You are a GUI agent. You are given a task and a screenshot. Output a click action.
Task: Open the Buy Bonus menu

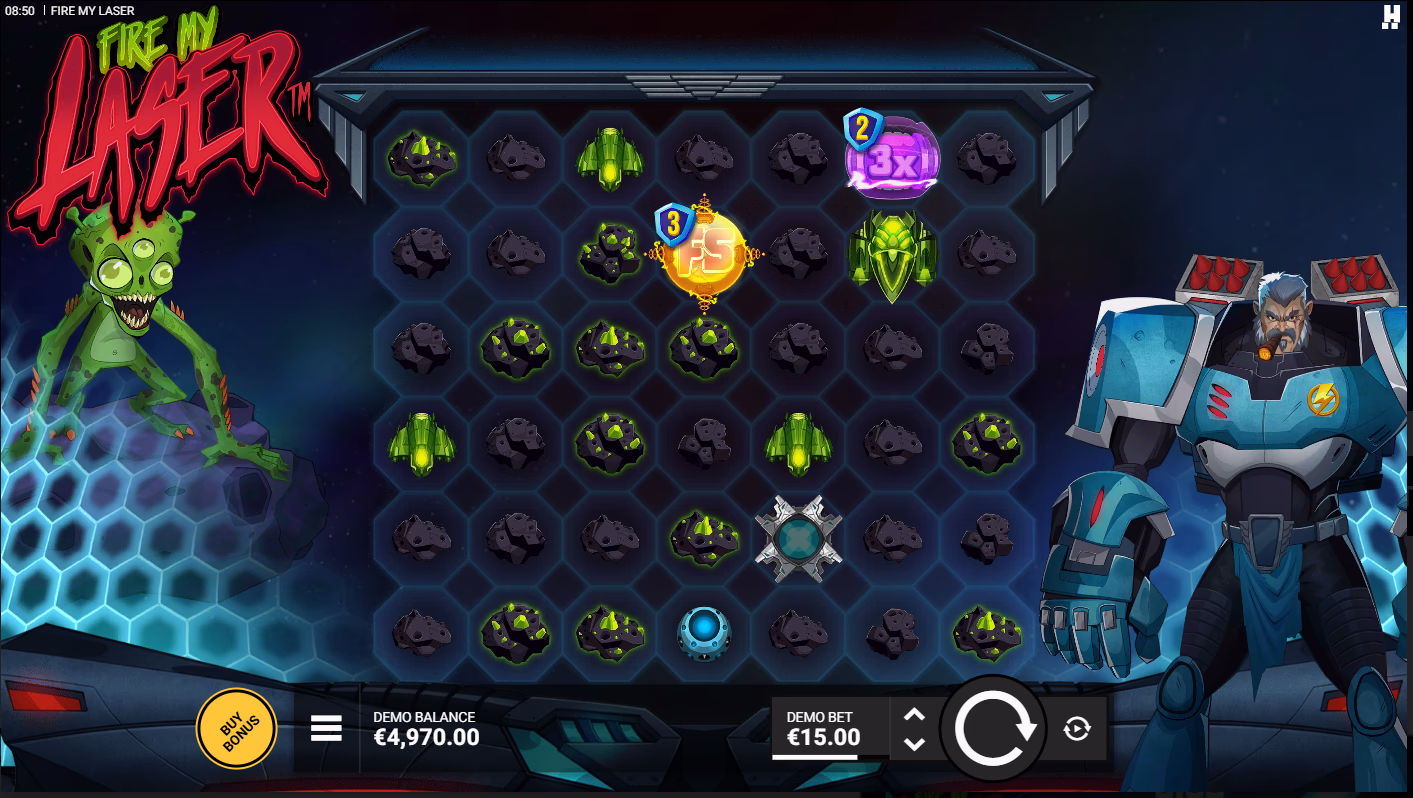click(236, 728)
